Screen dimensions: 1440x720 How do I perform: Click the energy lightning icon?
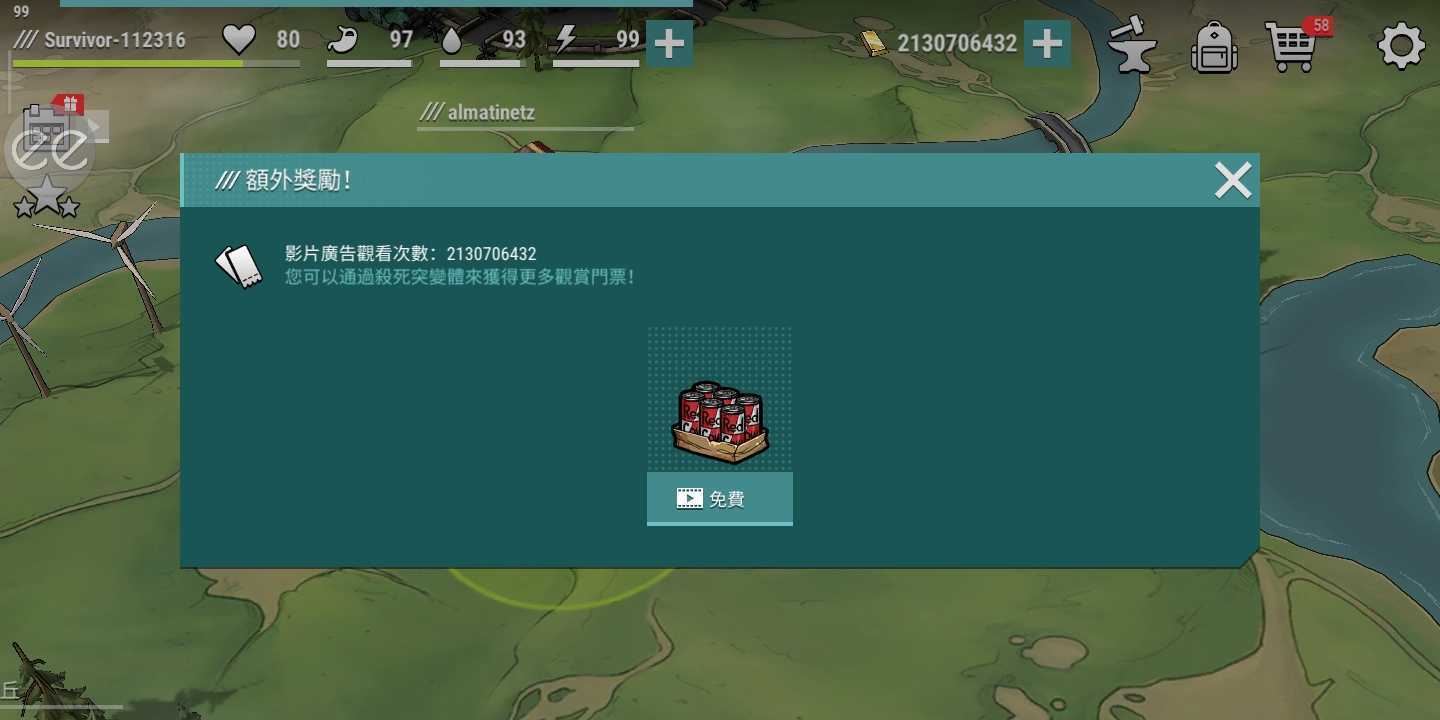click(x=566, y=40)
